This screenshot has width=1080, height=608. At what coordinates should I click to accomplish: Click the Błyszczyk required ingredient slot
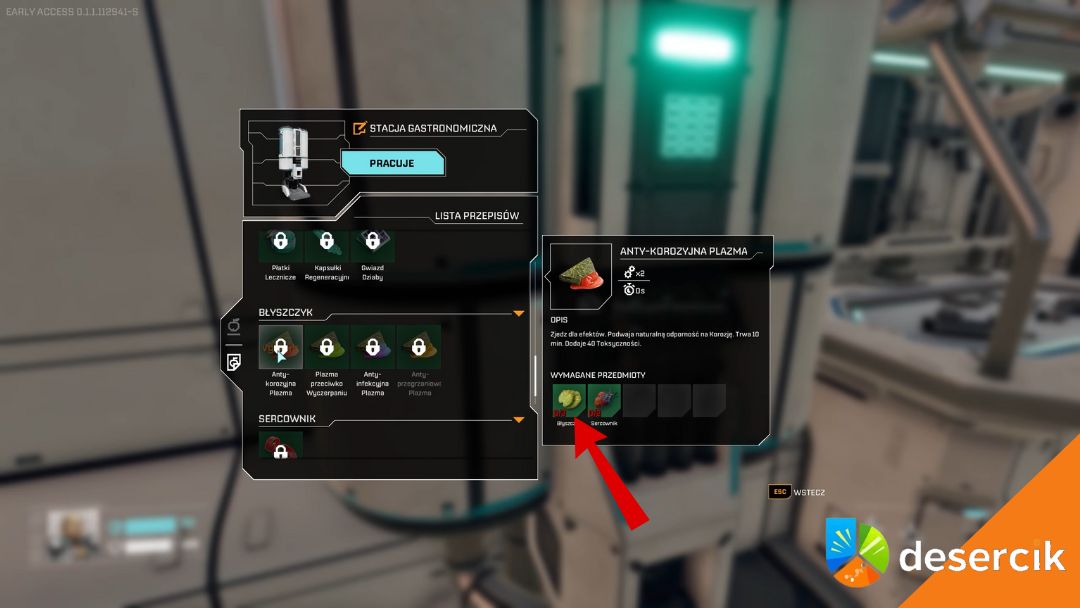point(569,401)
